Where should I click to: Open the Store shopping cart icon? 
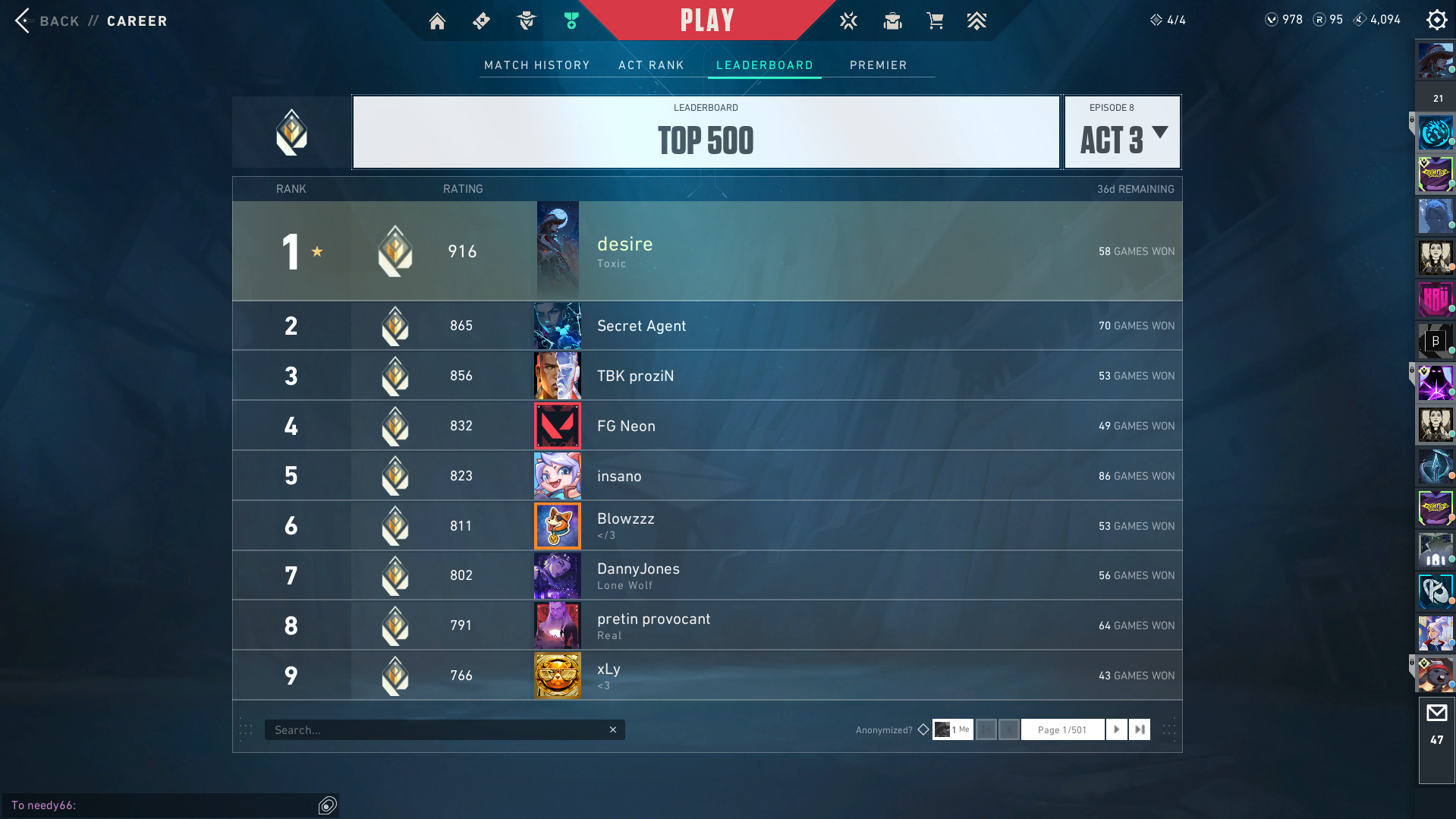coord(936,20)
